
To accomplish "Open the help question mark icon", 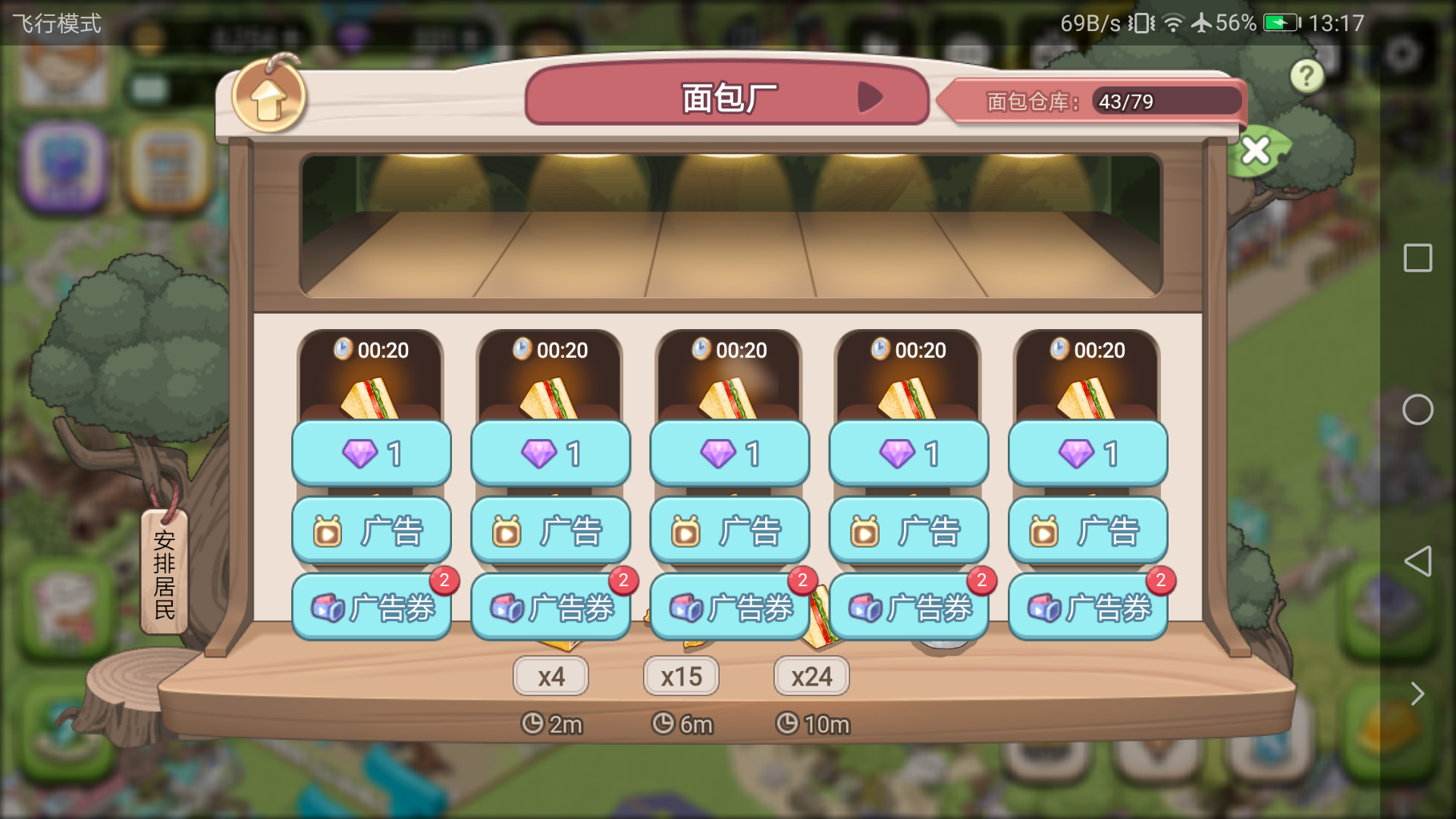I will tap(1306, 75).
